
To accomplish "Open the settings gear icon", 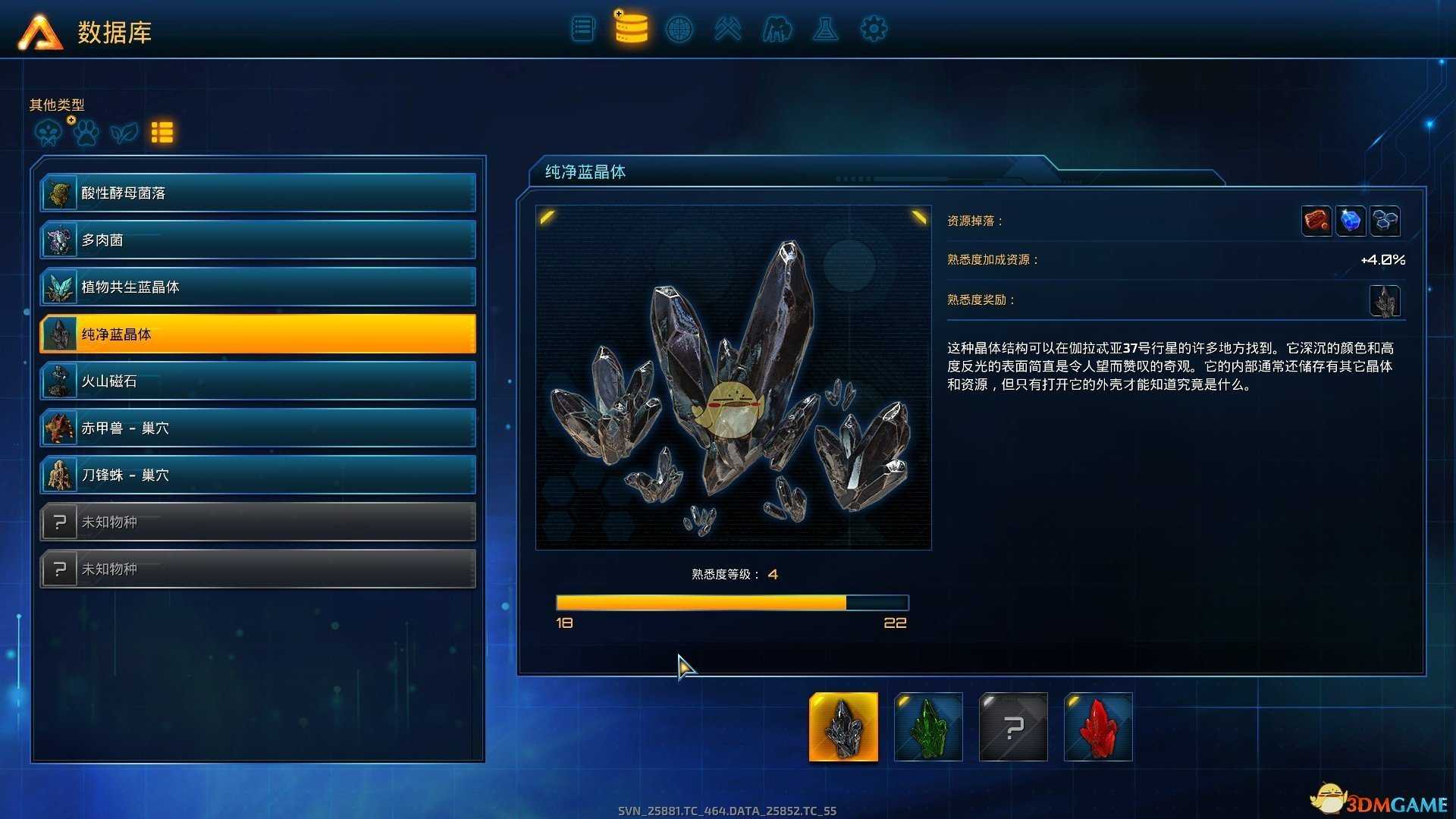I will [x=874, y=29].
